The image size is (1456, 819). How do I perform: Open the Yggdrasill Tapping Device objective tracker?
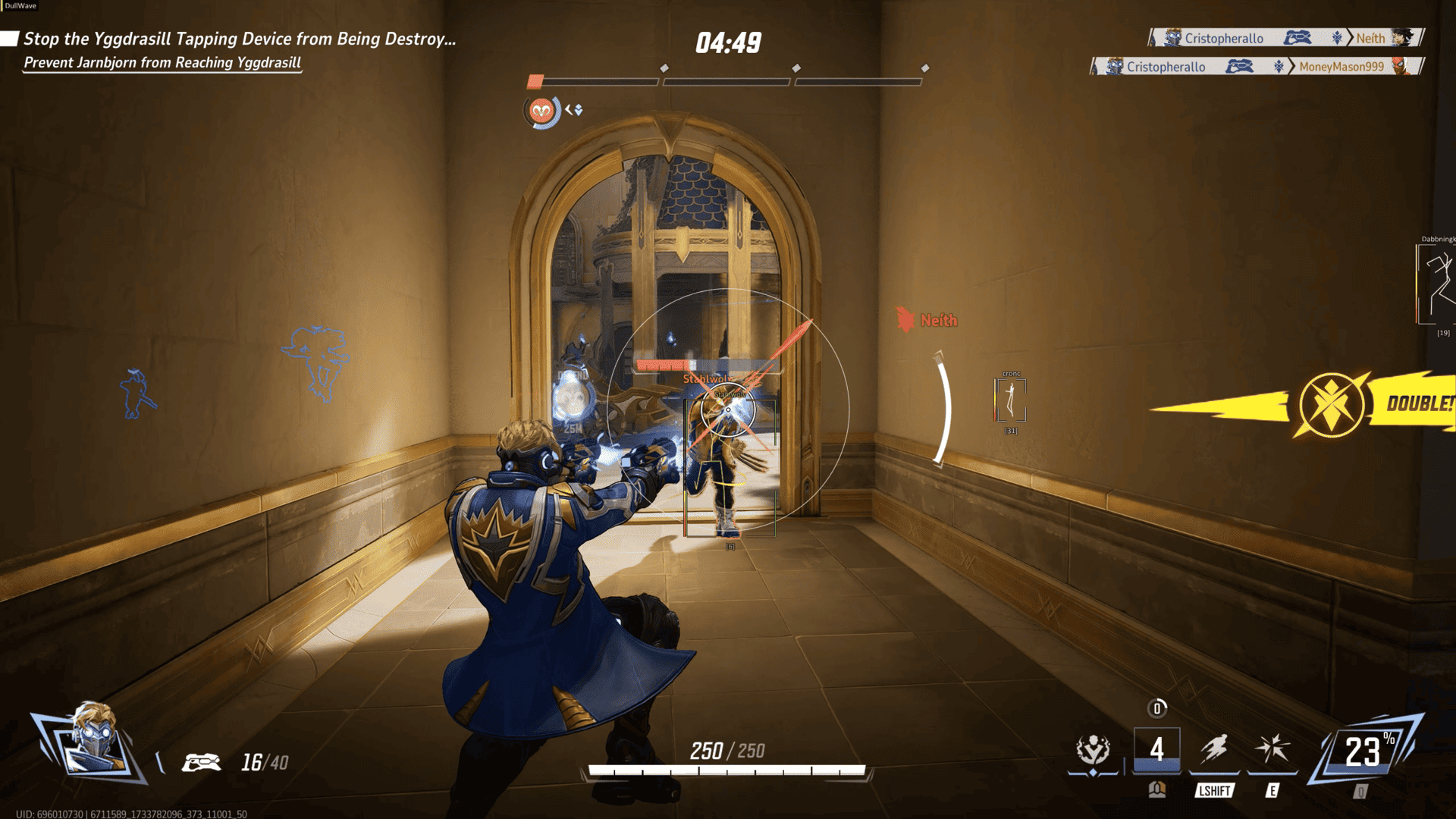pos(240,39)
